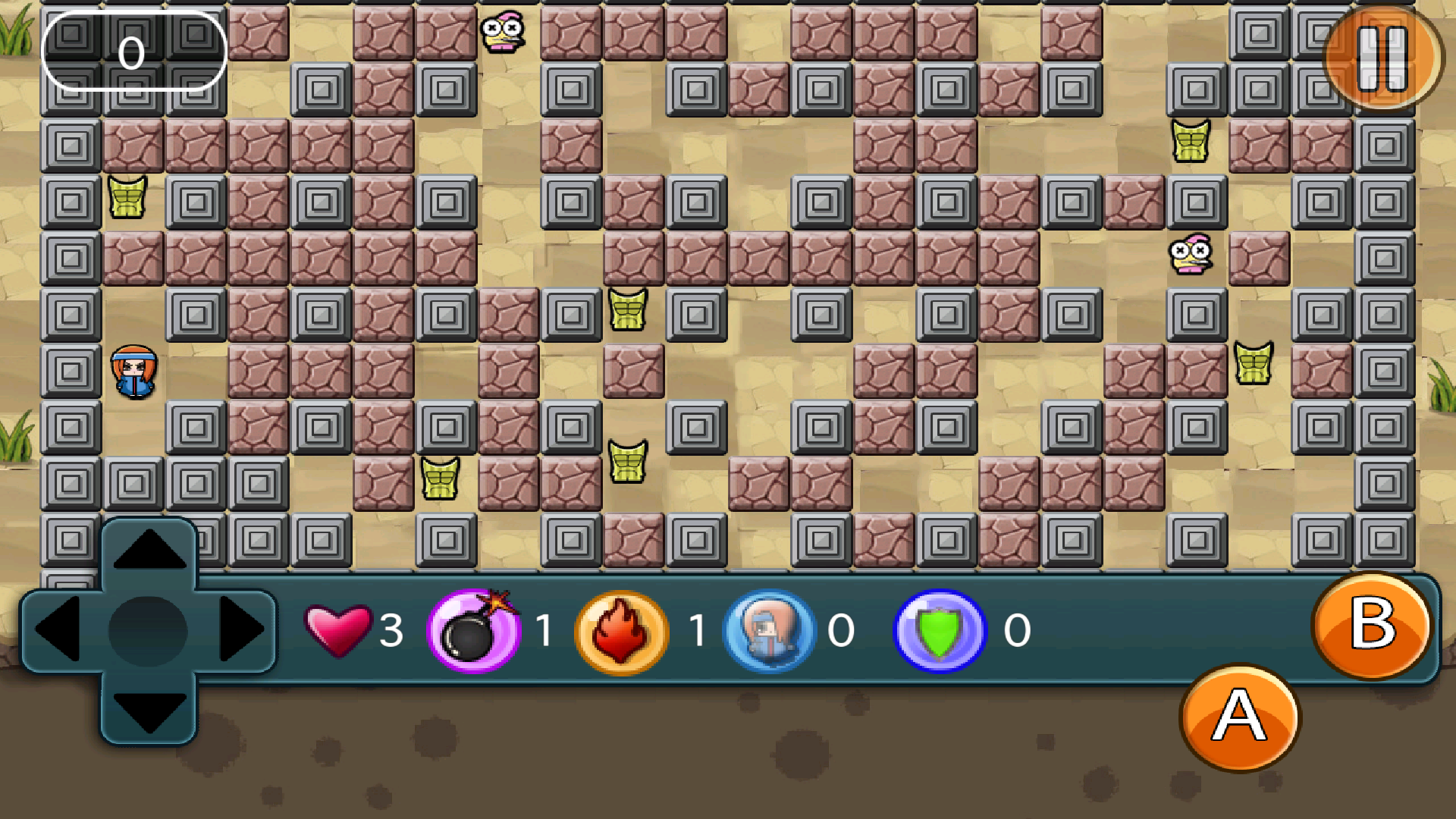The image size is (1456, 819).
Task: Select the blue character portrait icon
Action: 770,631
